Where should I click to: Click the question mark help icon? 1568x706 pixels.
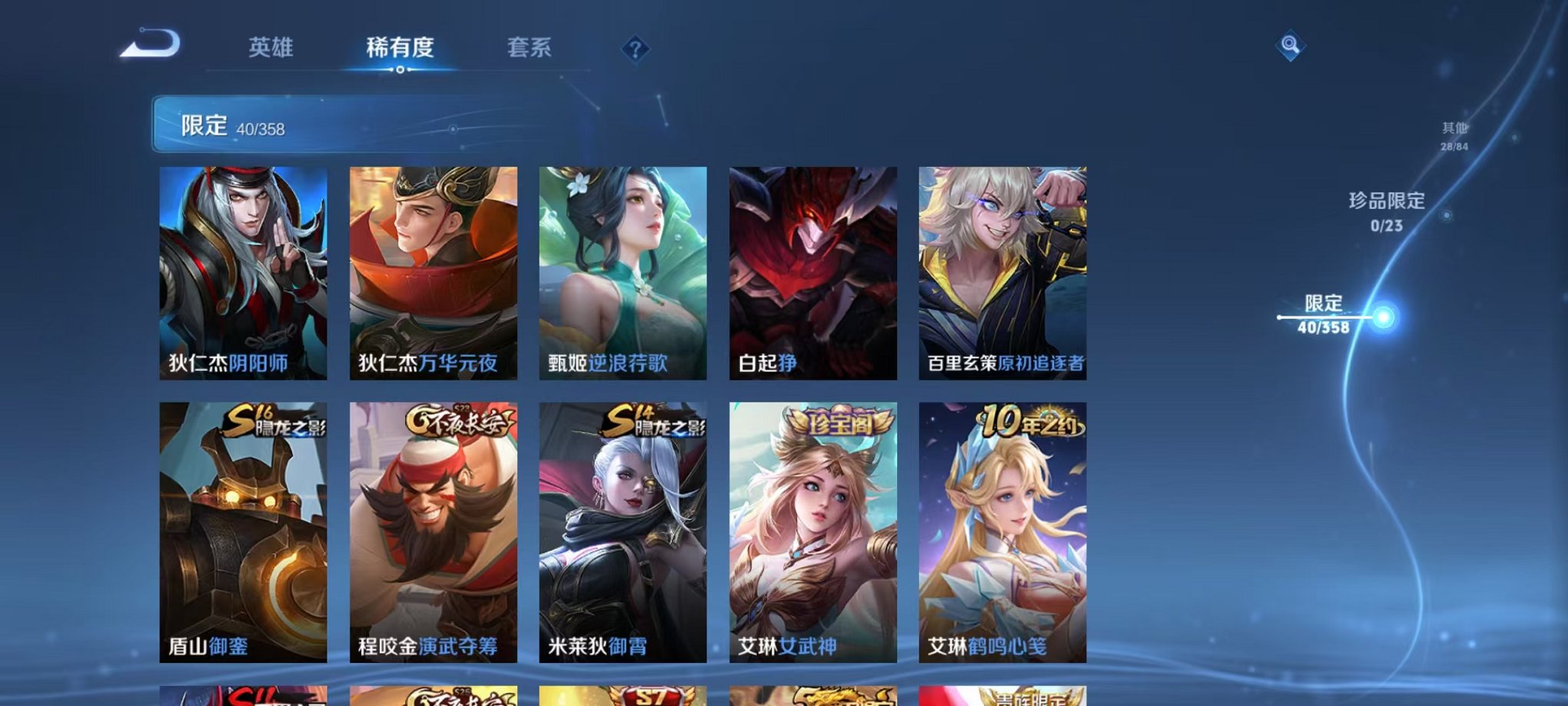pos(633,49)
